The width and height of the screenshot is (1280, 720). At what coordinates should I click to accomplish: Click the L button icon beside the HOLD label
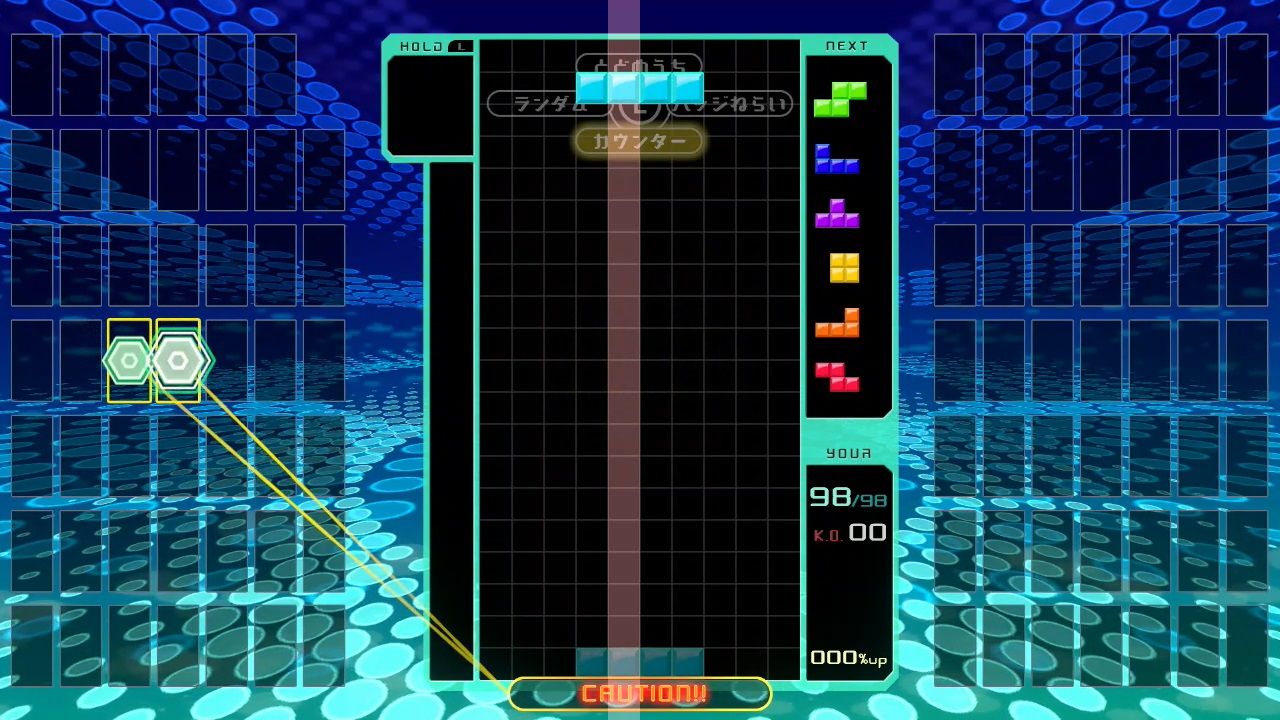point(461,45)
